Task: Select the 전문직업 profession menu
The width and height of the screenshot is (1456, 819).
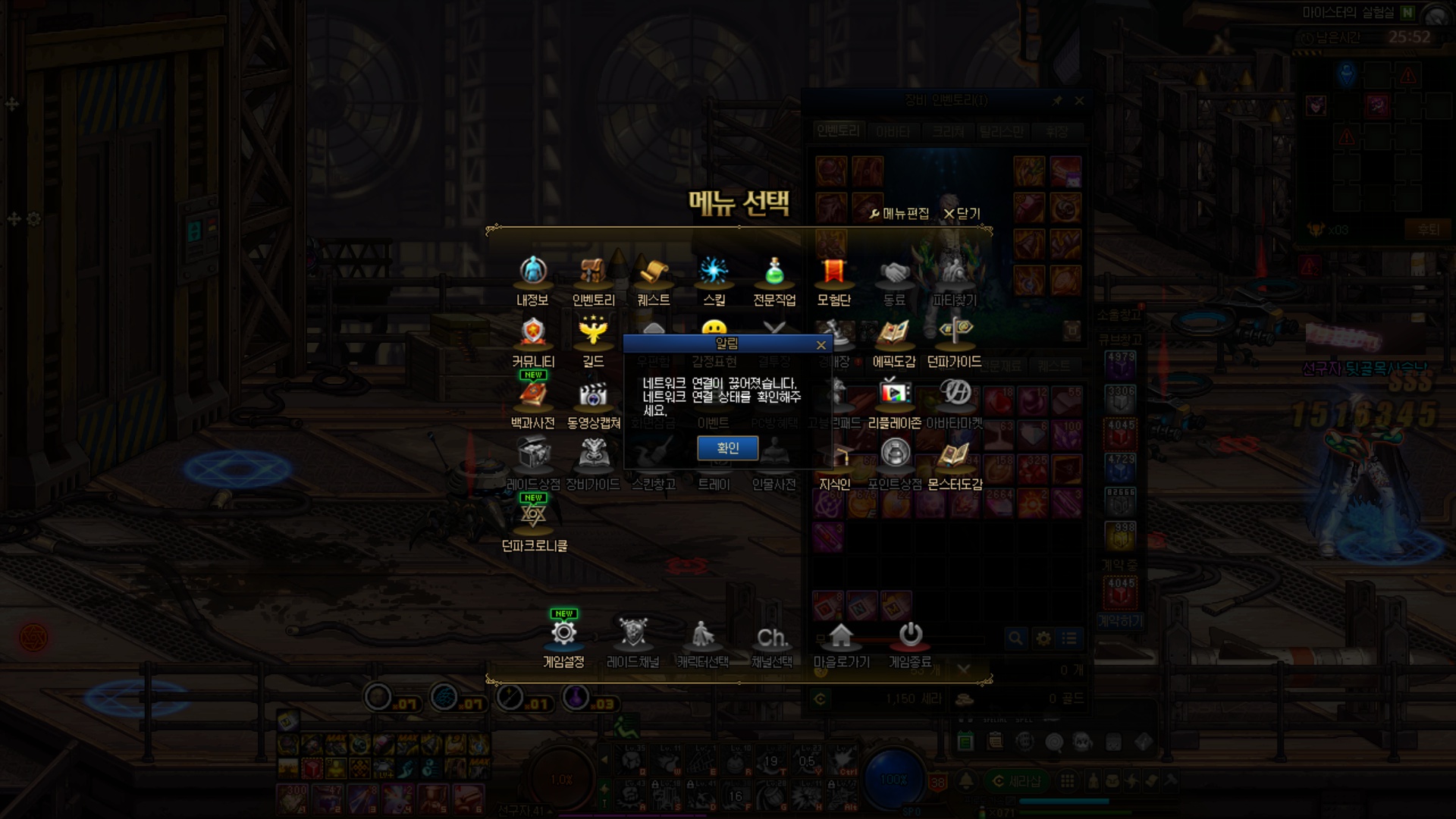Action: coord(773,281)
